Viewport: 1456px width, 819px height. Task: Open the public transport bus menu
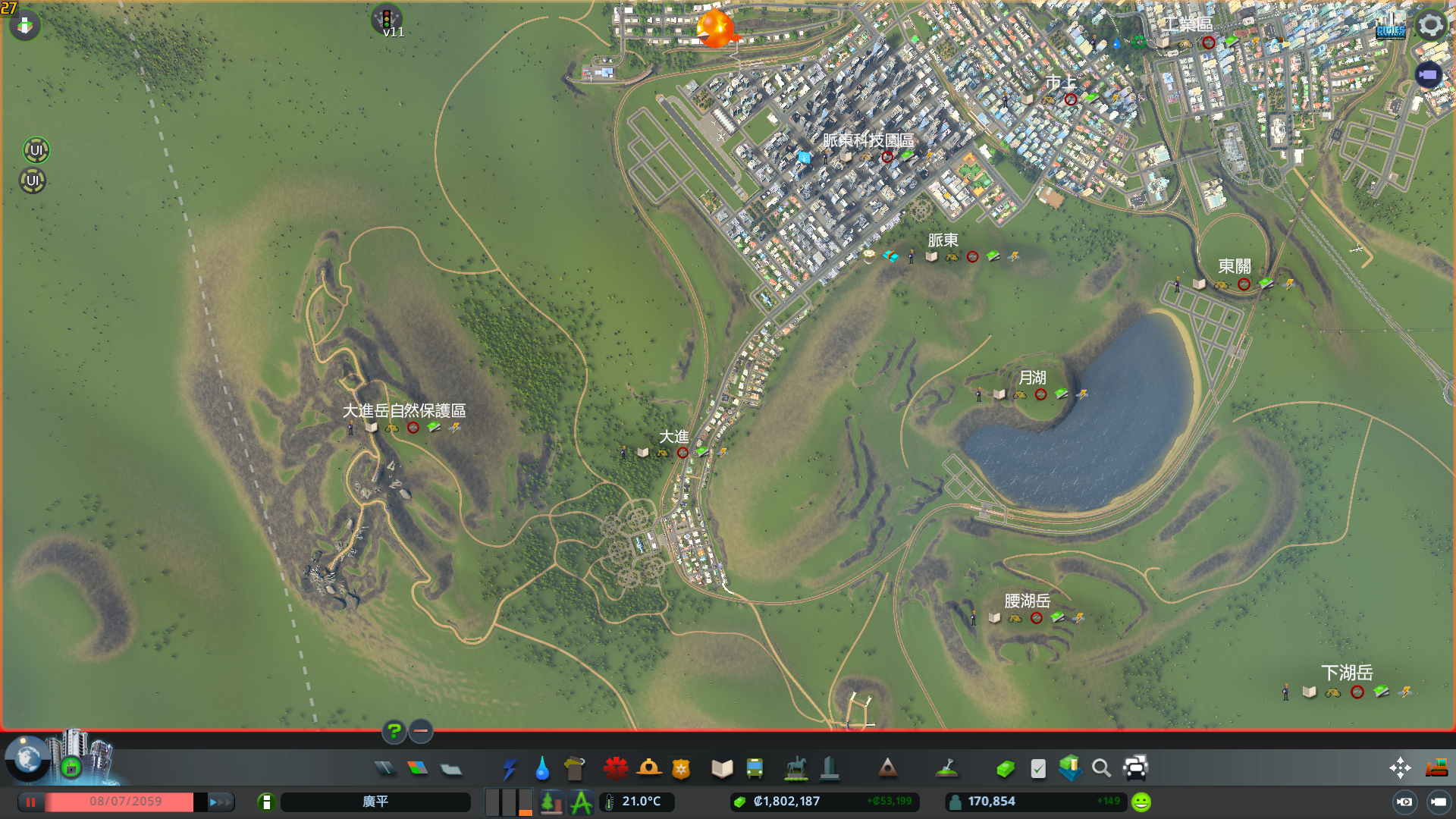point(755,769)
